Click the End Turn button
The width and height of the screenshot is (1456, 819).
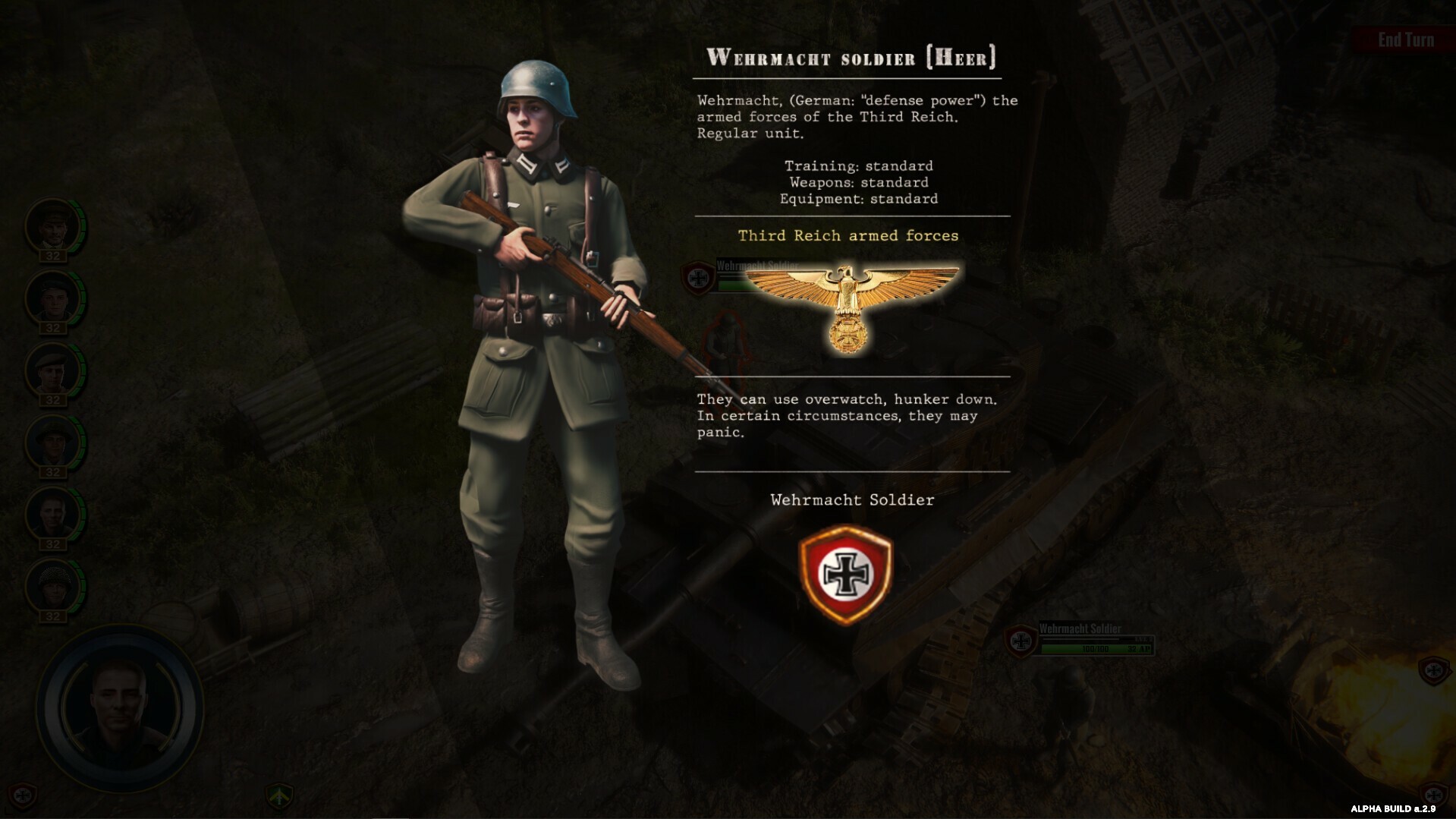click(1405, 39)
